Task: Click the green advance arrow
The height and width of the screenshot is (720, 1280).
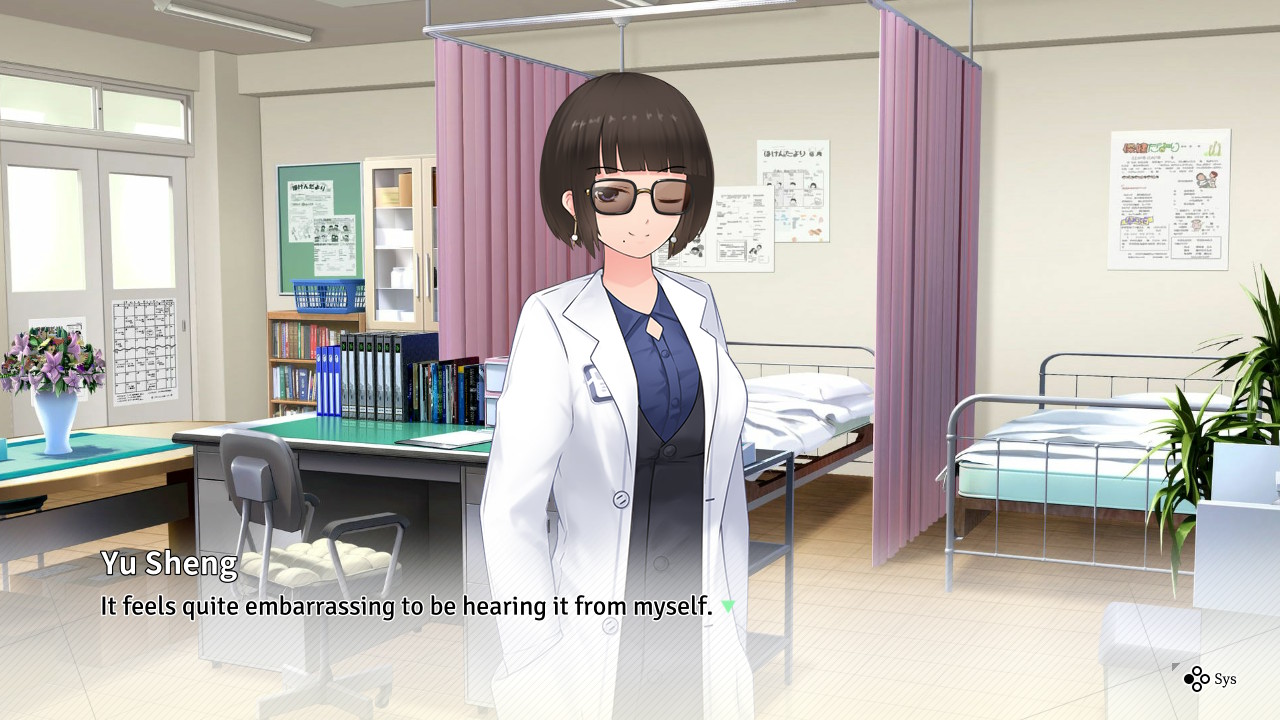Action: tap(728, 606)
